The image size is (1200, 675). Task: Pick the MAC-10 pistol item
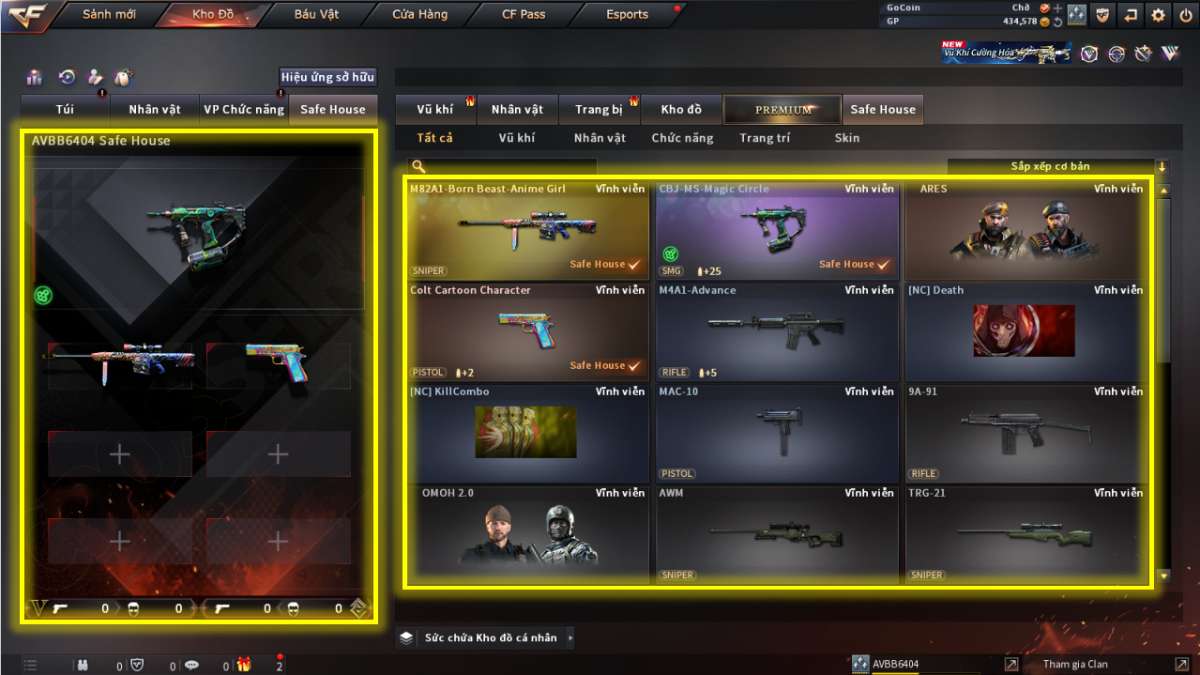point(776,432)
